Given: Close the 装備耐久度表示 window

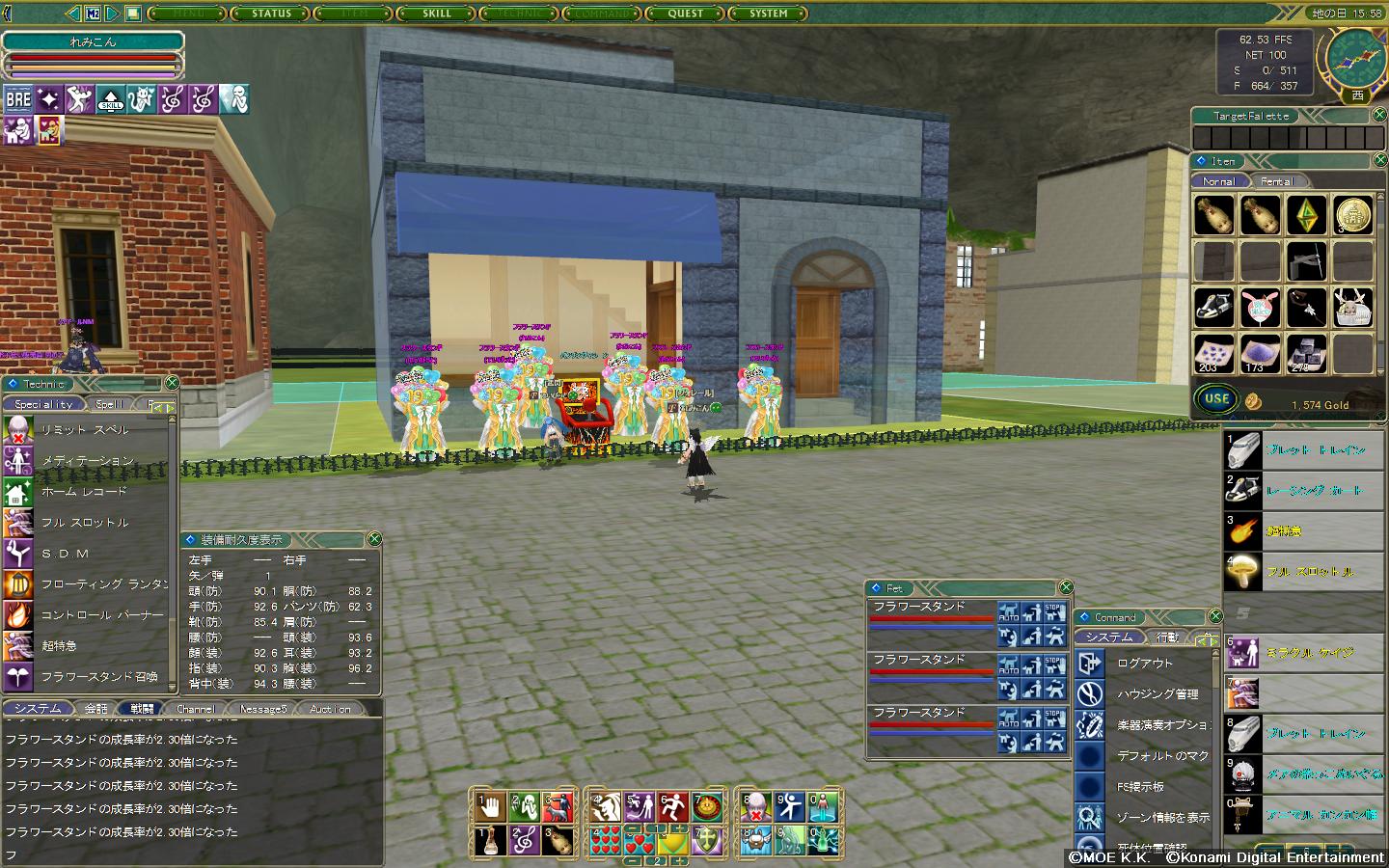Looking at the screenshot, I should click(374, 539).
